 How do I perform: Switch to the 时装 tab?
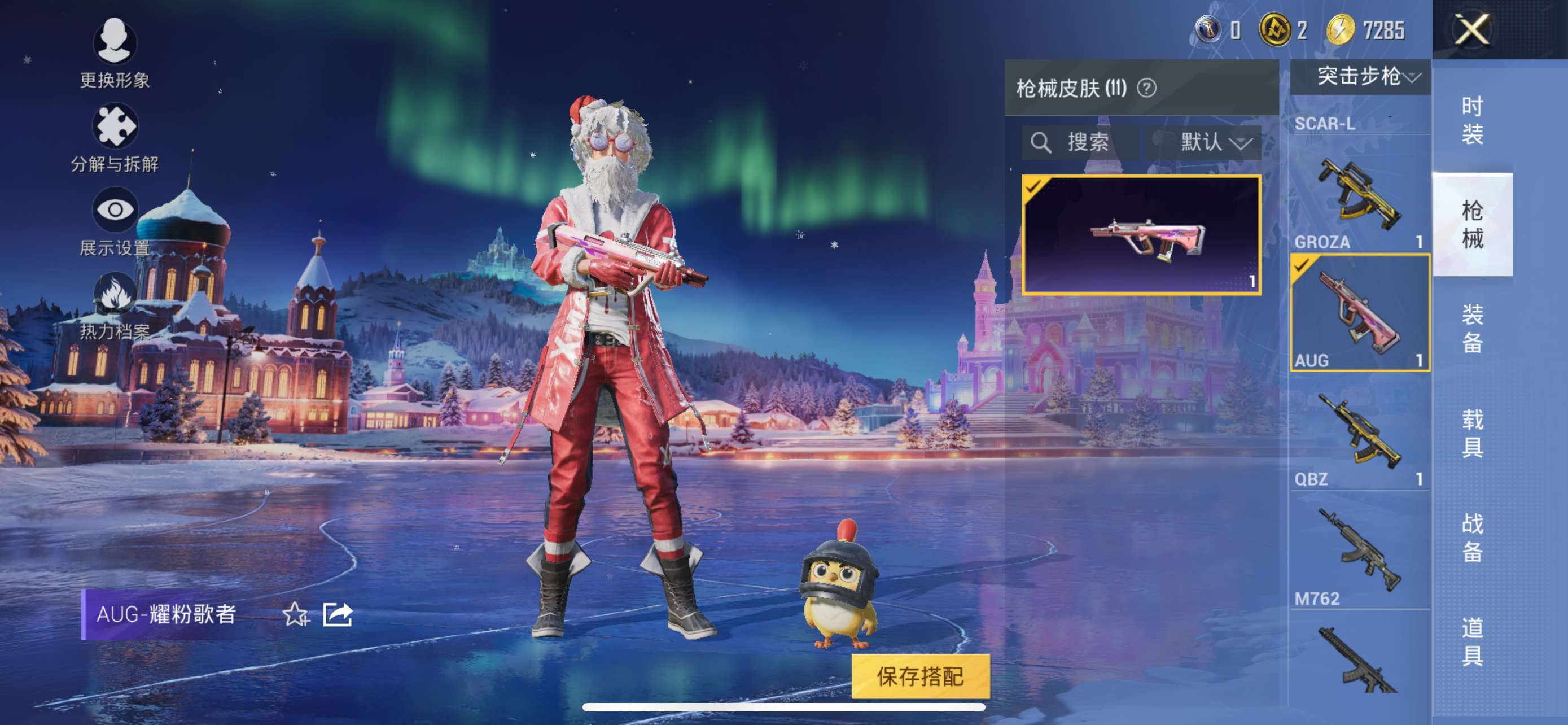click(x=1472, y=120)
